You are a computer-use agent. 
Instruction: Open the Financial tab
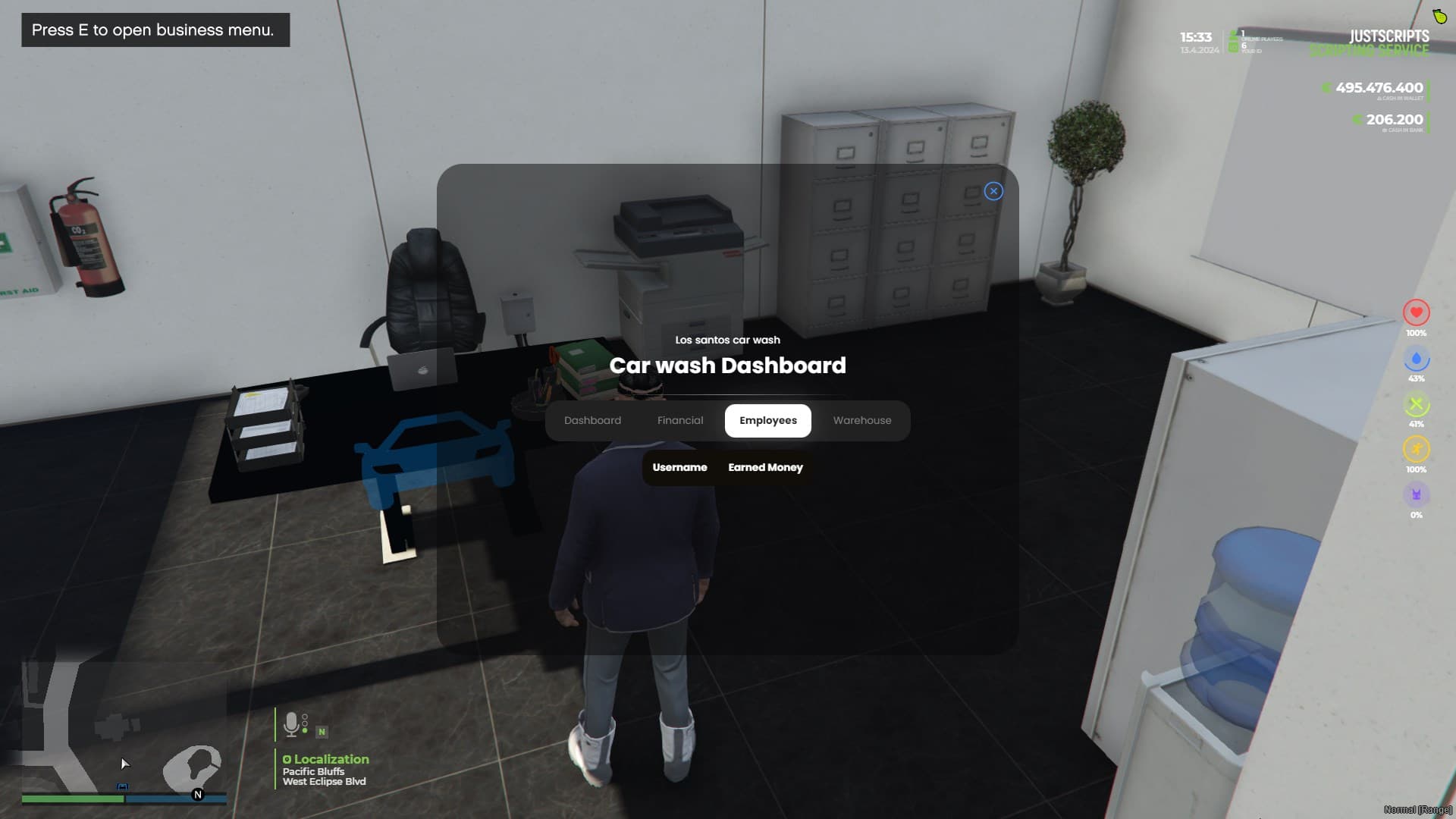[680, 420]
